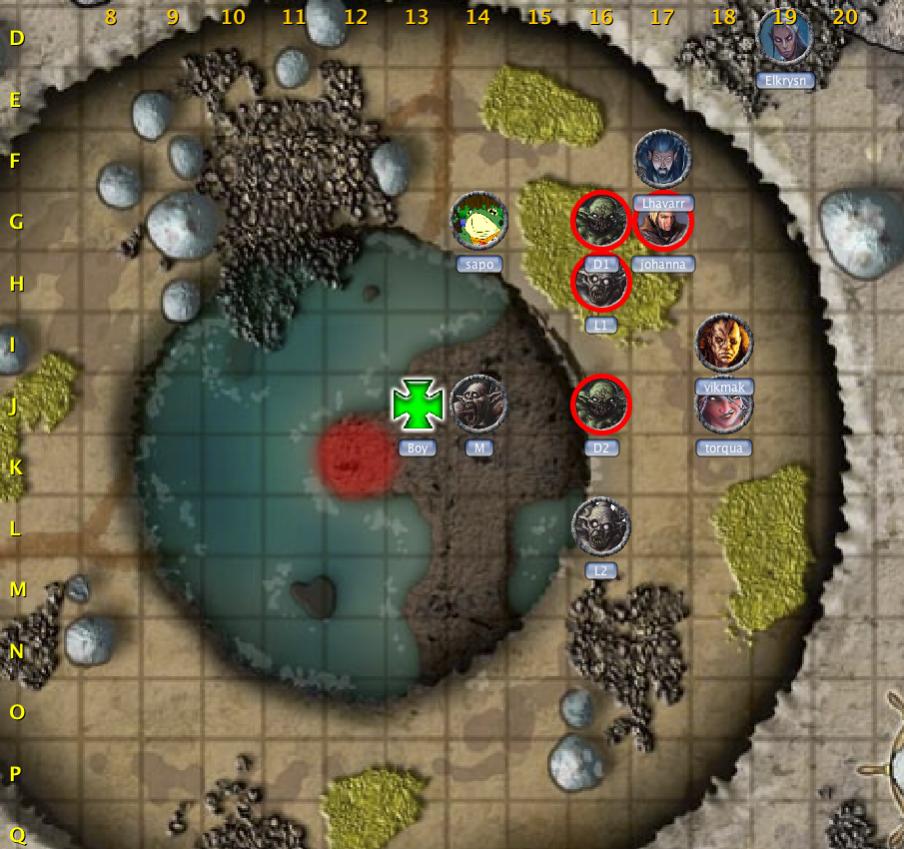Click the sapo frog token
The height and width of the screenshot is (849, 904).
(479, 220)
